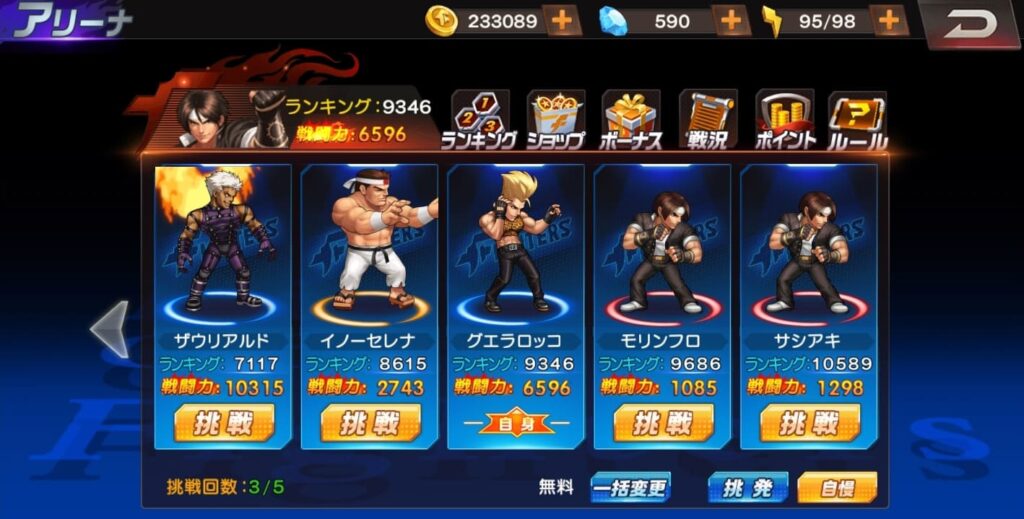Click the 一括変更 refresh opponents button
The width and height of the screenshot is (1024, 519).
[x=630, y=487]
